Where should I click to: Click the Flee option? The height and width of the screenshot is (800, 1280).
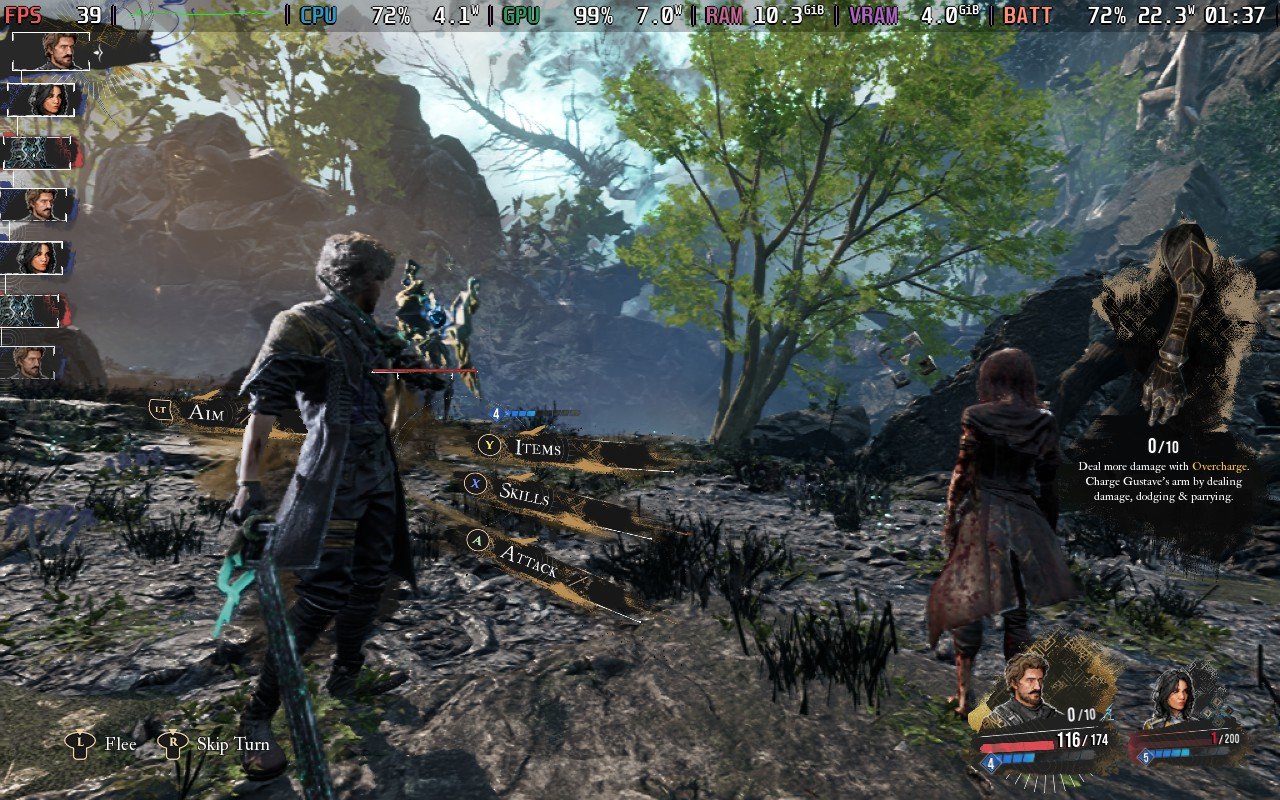pyautogui.click(x=119, y=744)
